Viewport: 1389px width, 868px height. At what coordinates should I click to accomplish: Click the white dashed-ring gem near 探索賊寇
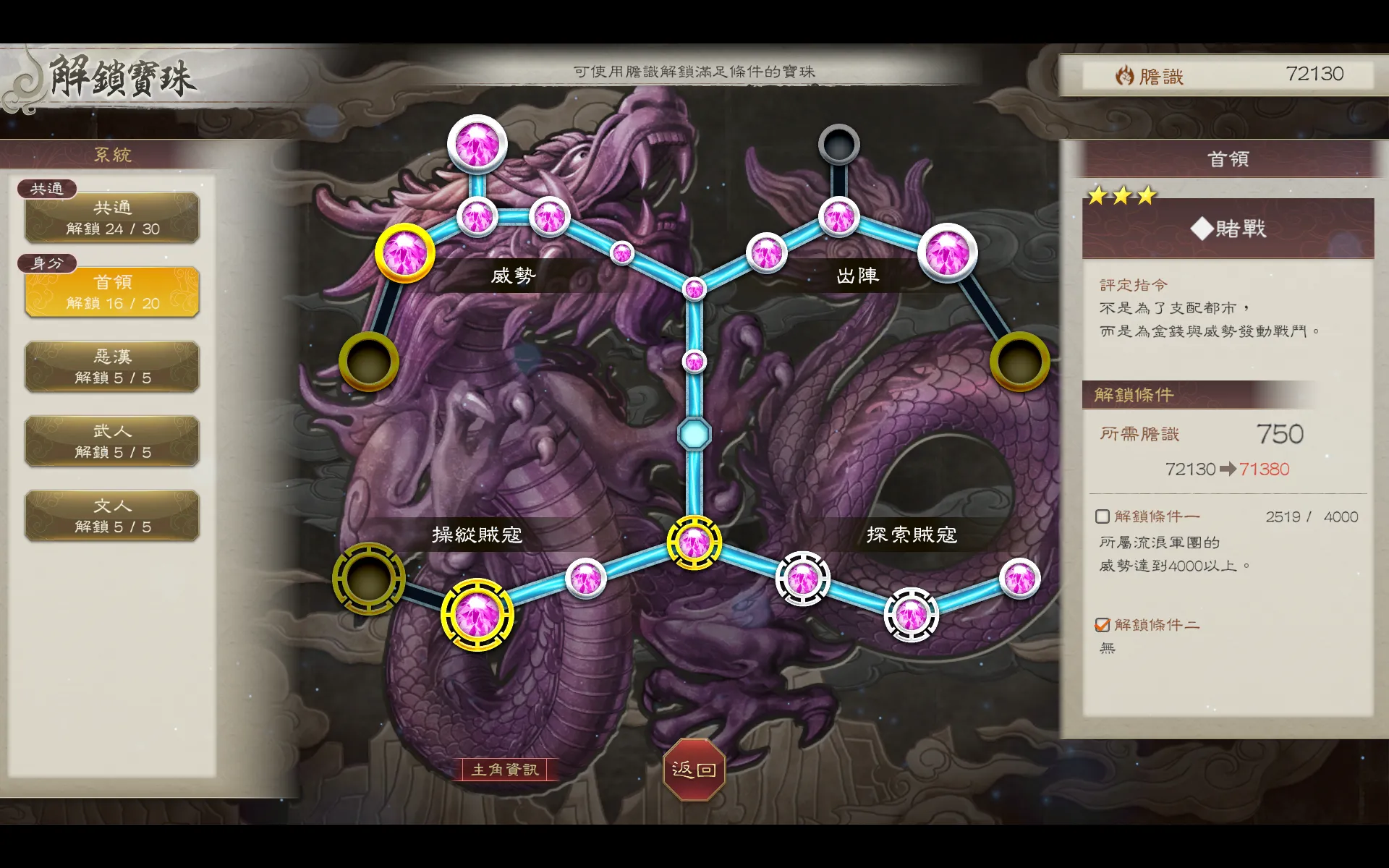(x=803, y=577)
